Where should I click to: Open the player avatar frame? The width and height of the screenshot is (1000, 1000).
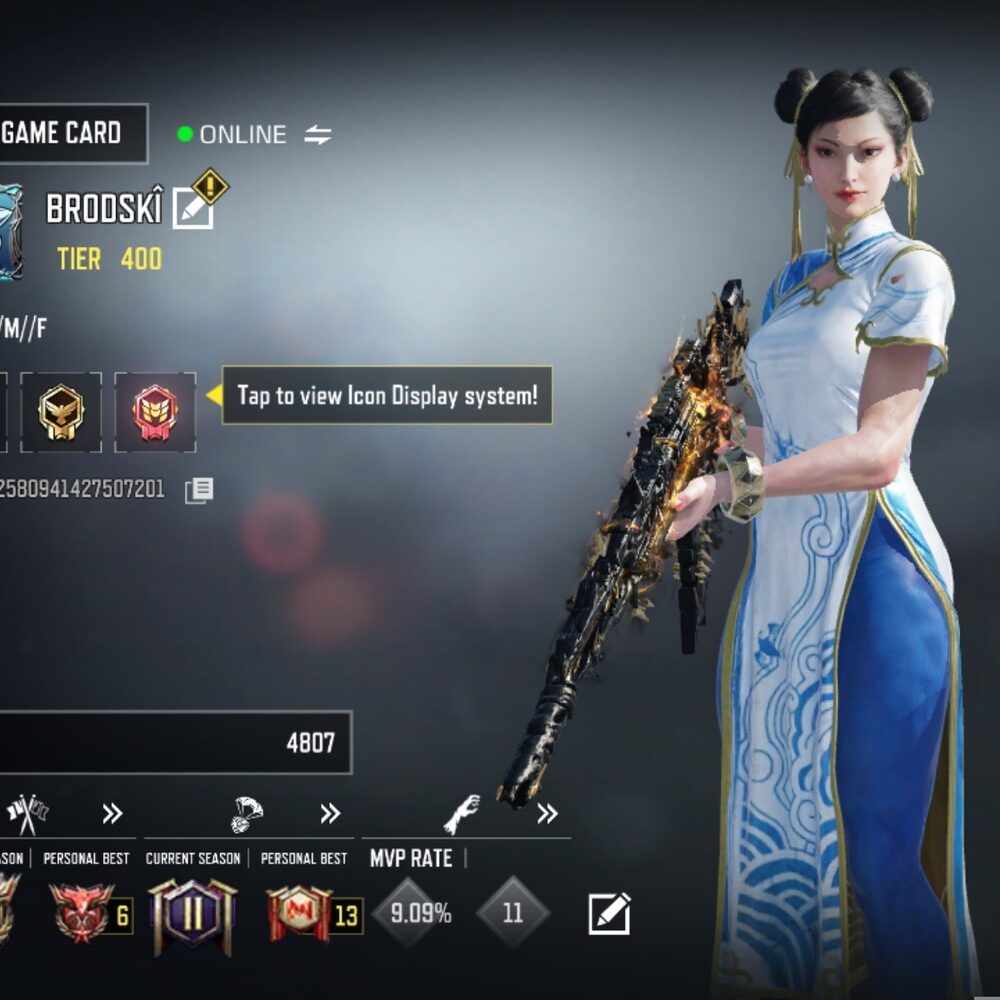coord(8,233)
